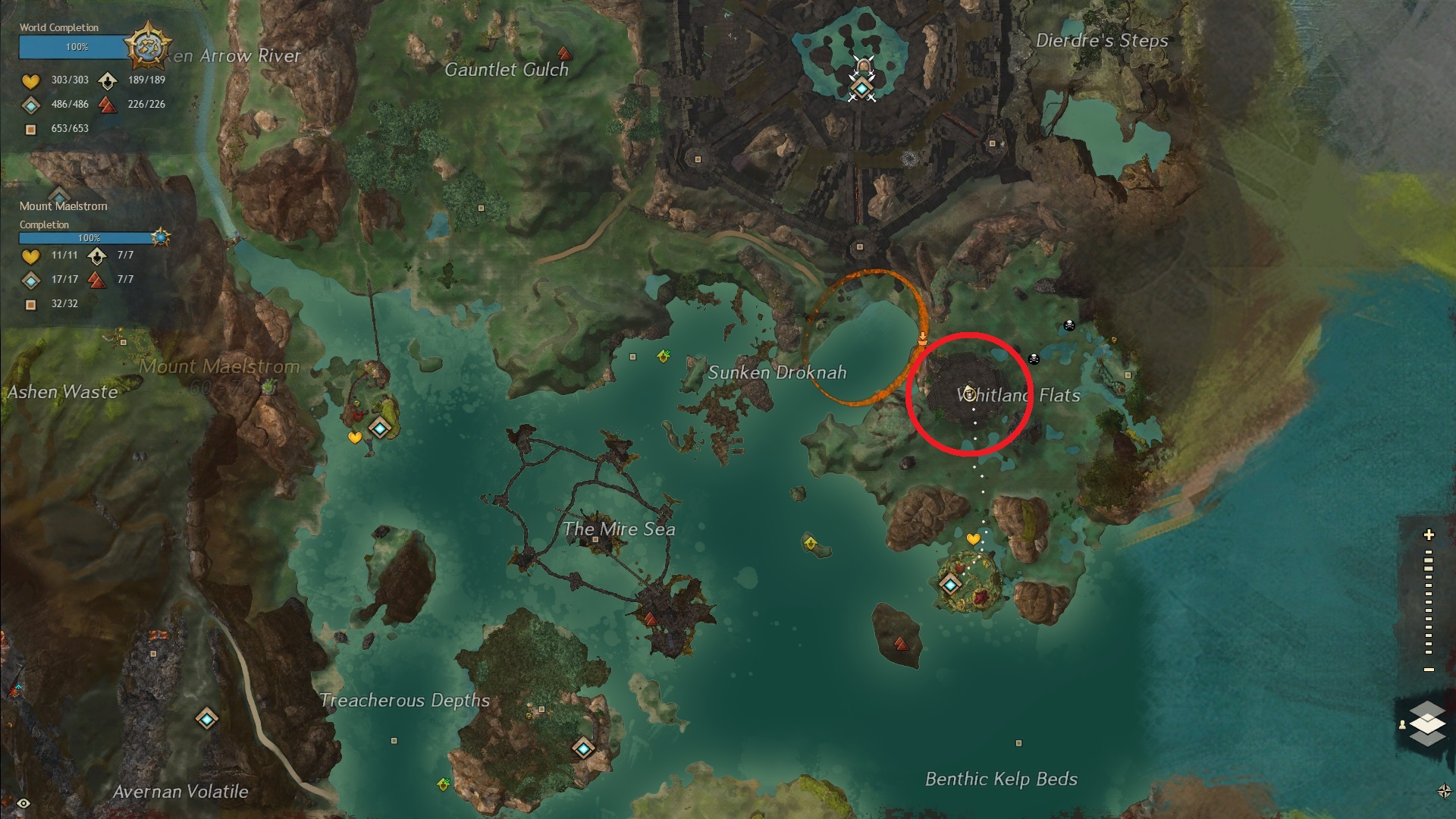Select the waypoint south of Whitland Flats
Viewport: 1456px width, 819px height.
point(950,584)
